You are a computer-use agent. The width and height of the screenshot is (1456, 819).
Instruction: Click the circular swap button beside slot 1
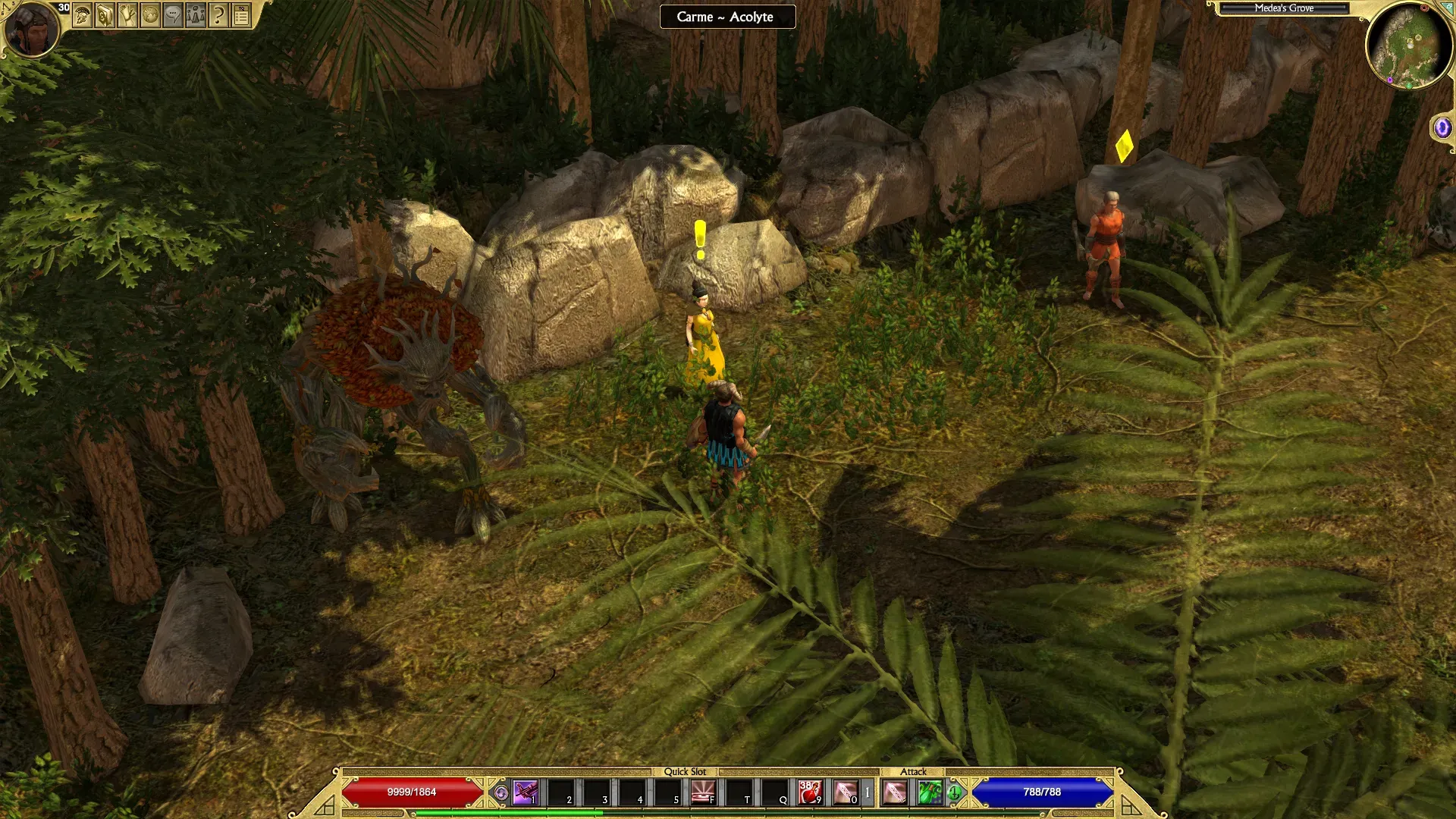point(500,793)
